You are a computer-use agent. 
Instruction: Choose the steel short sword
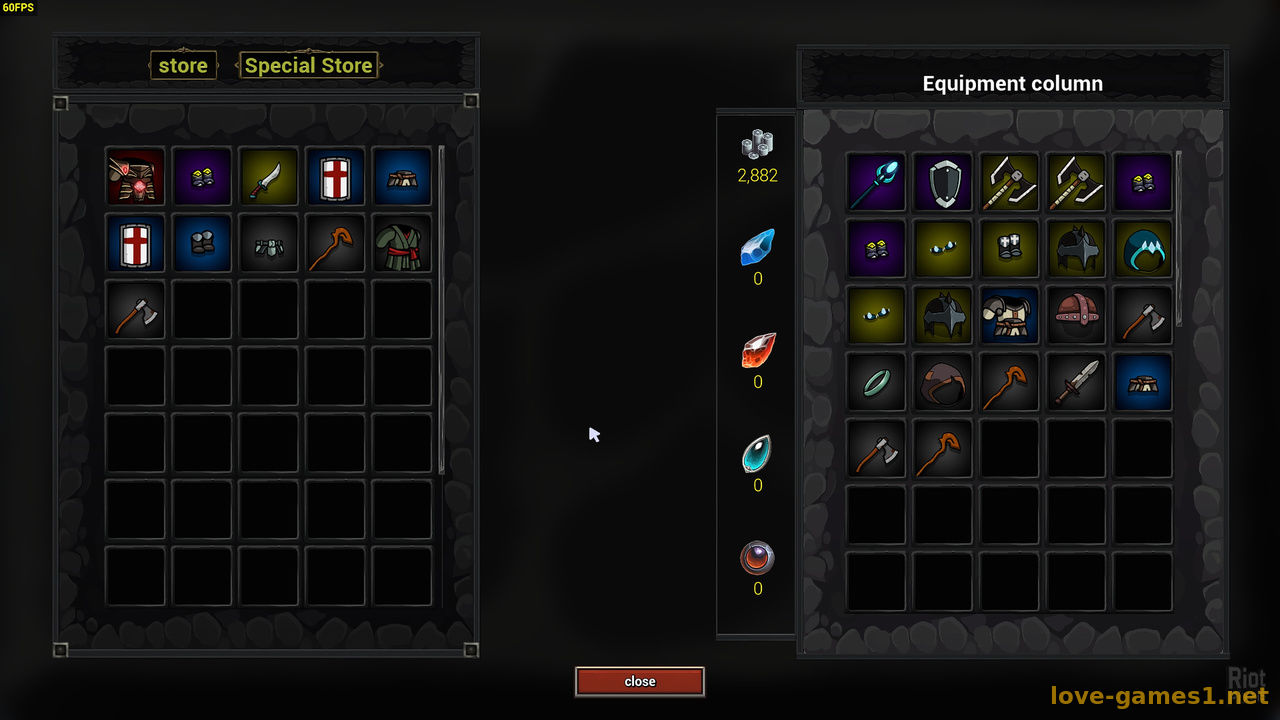[x=1076, y=381]
